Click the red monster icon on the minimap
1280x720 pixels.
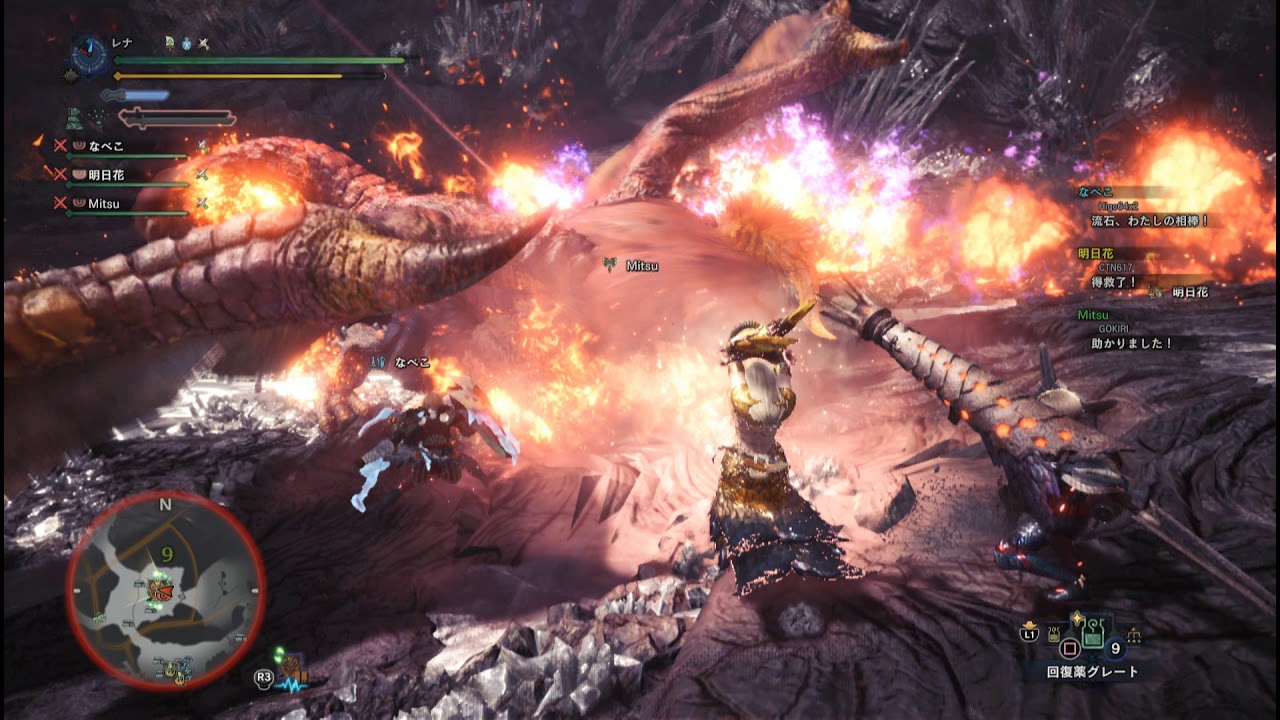pos(158,589)
